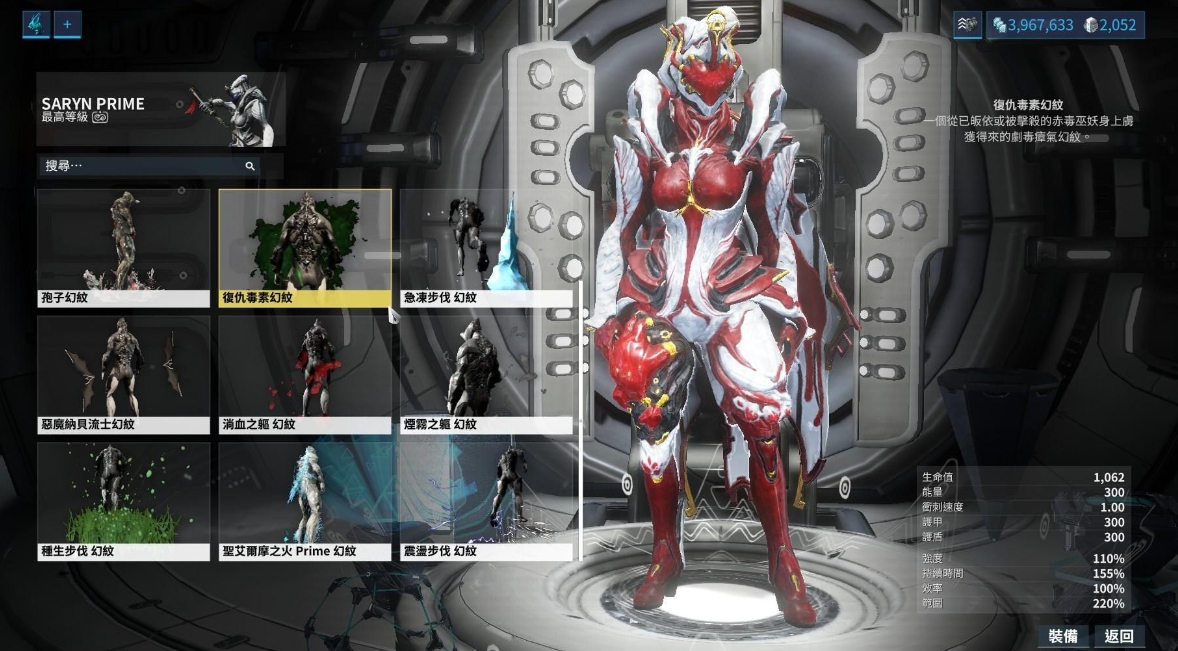Click the plus button at top left
The image size is (1178, 651).
coord(67,24)
